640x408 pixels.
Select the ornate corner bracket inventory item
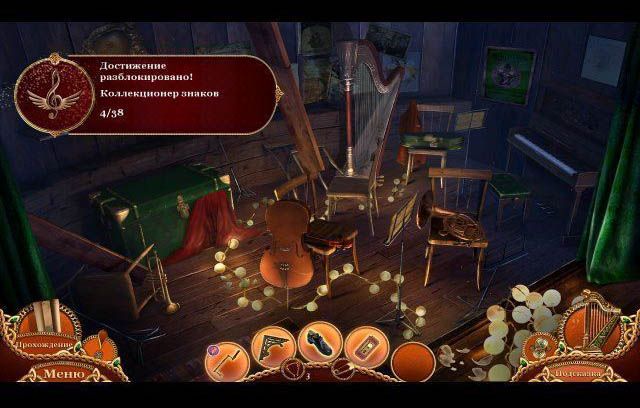click(x=272, y=345)
